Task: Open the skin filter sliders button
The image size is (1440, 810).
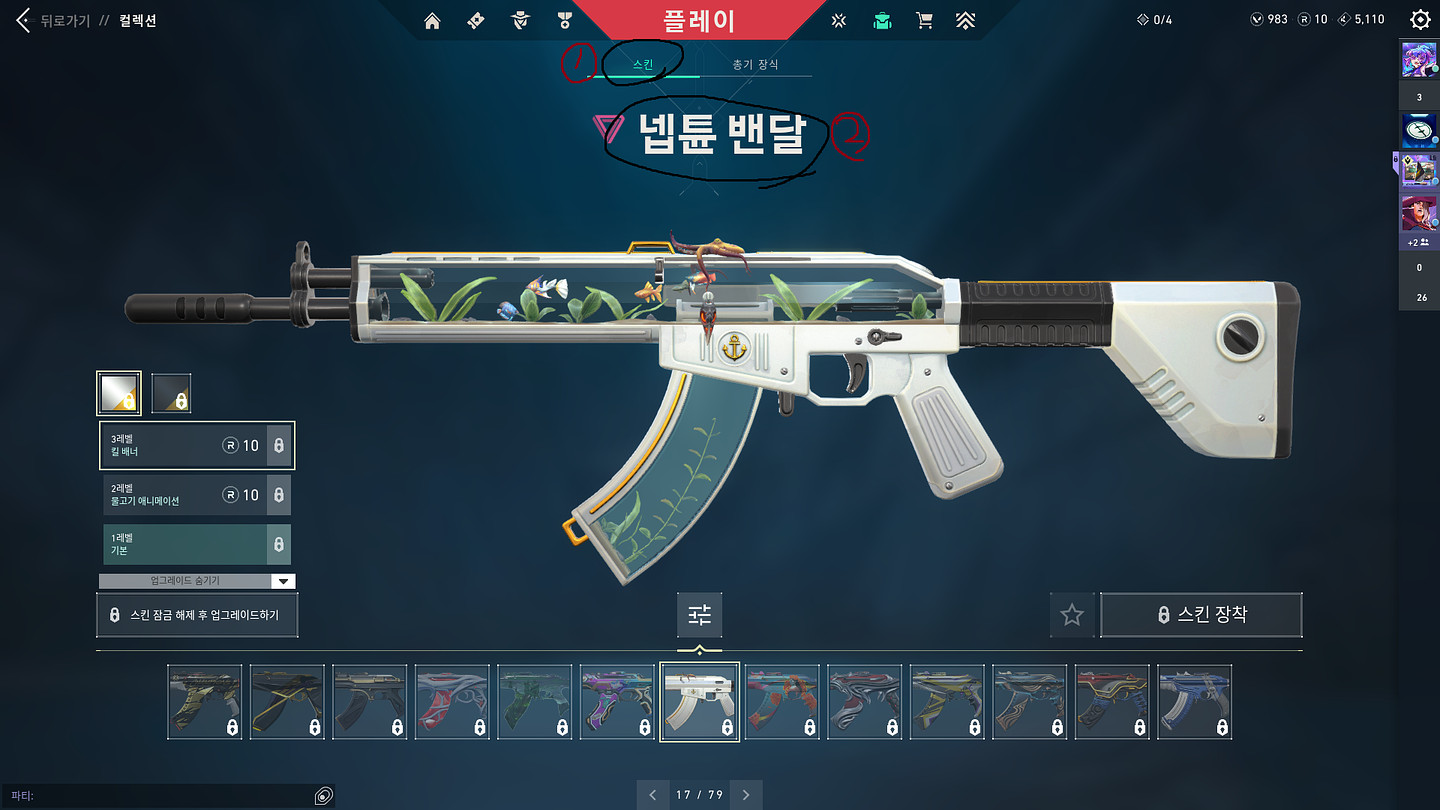Action: tap(699, 615)
